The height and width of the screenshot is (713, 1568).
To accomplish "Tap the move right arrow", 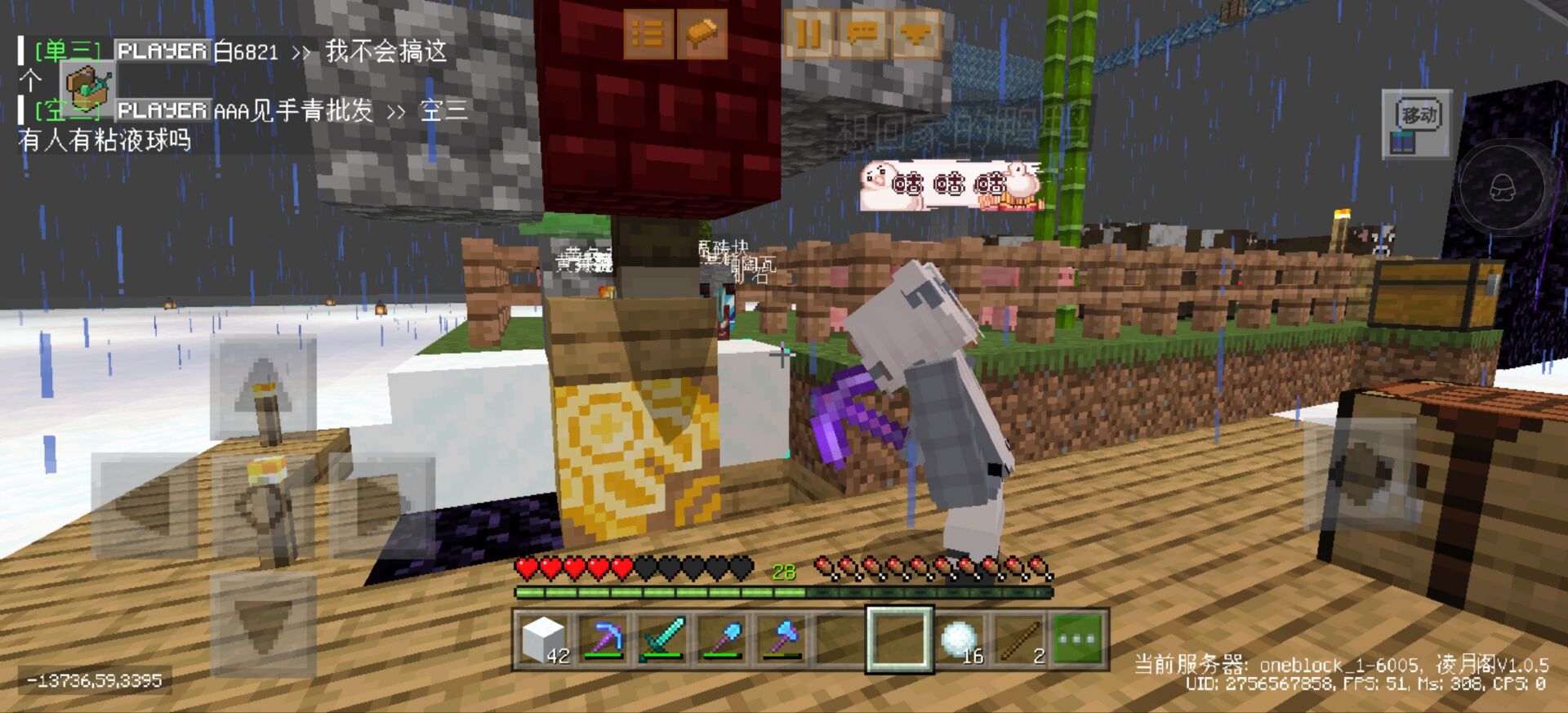I will click(382, 506).
